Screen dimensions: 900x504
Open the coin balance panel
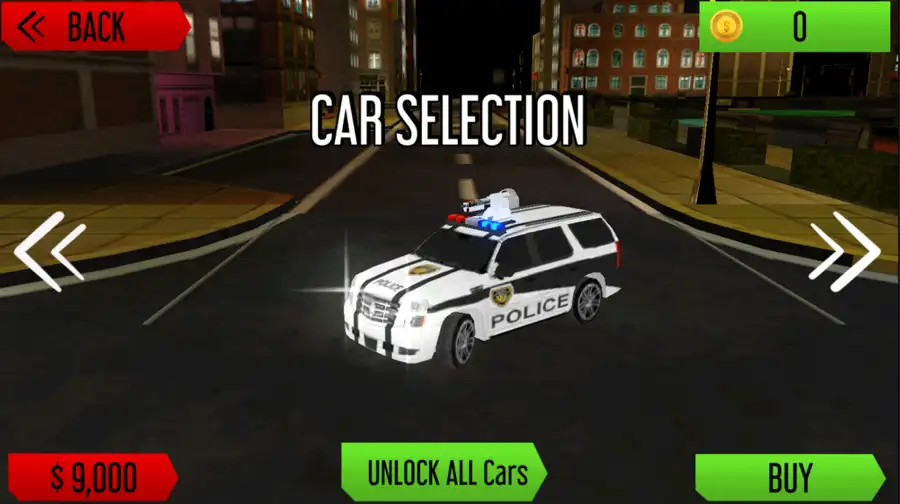pos(794,27)
